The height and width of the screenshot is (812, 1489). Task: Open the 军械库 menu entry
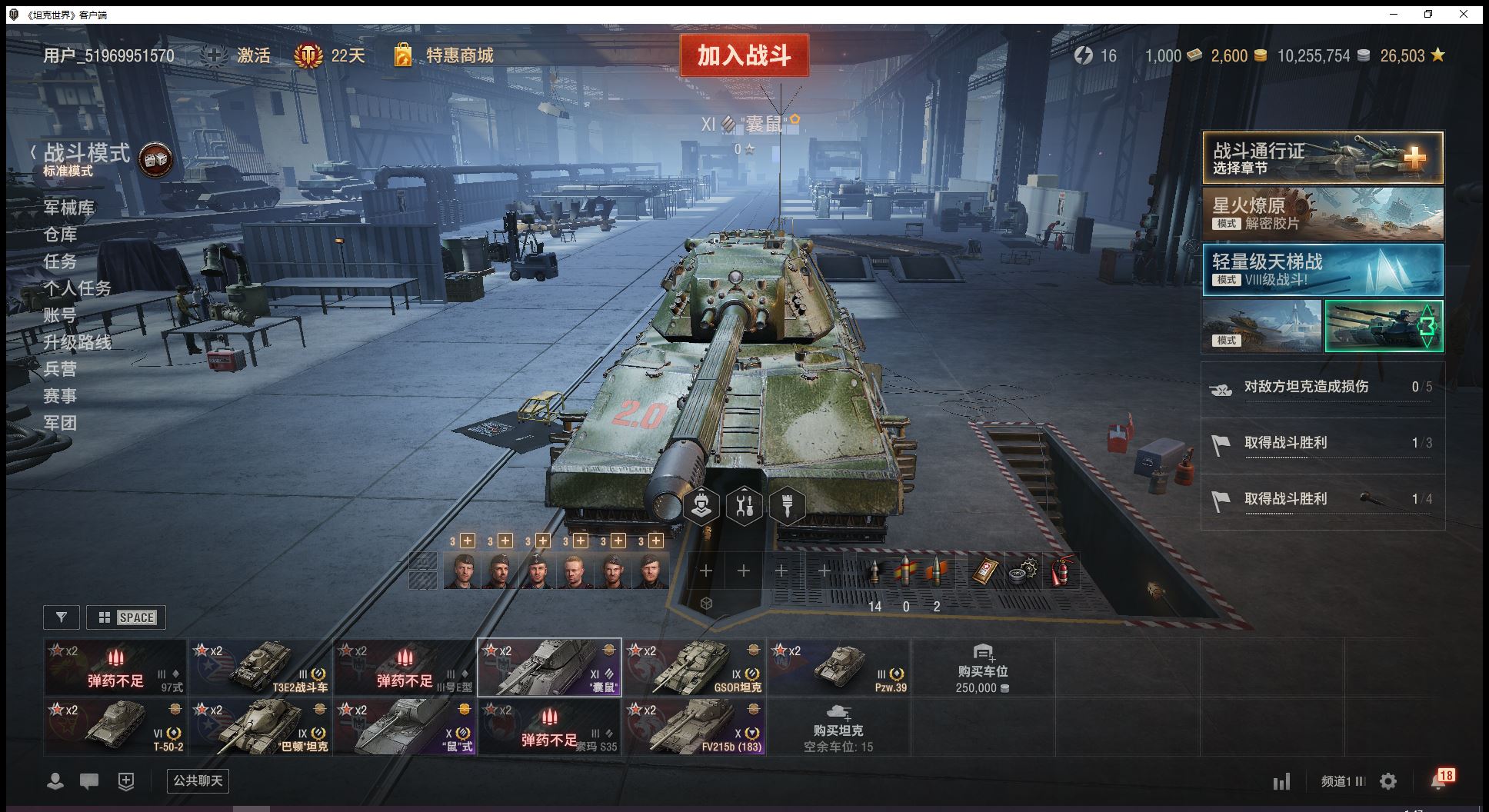68,208
